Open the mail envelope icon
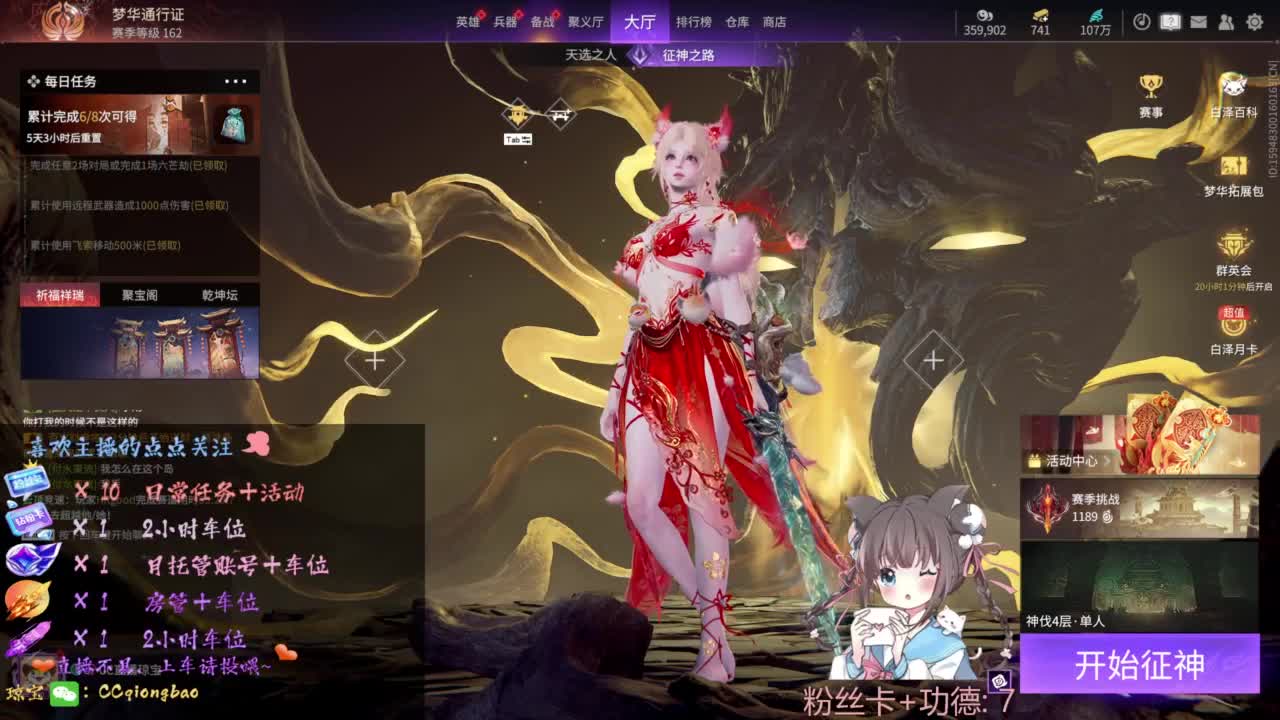This screenshot has width=1280, height=720. click(x=1198, y=21)
